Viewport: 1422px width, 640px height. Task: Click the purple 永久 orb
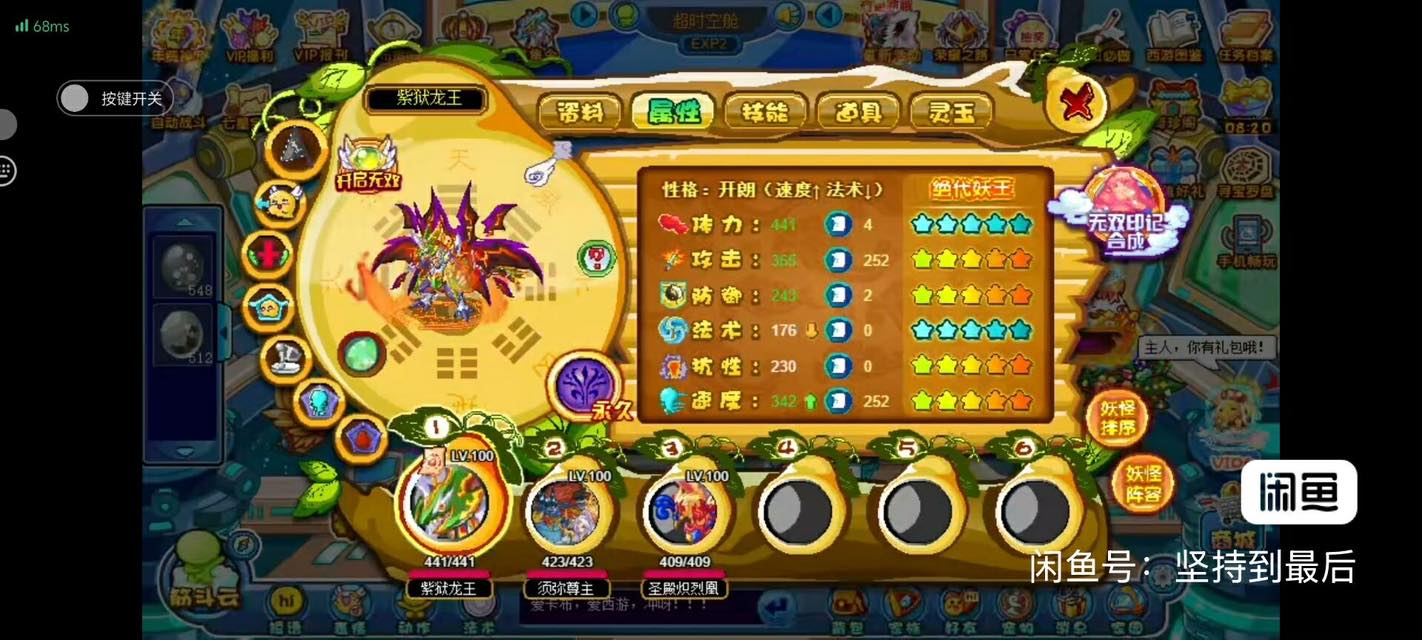tap(586, 385)
